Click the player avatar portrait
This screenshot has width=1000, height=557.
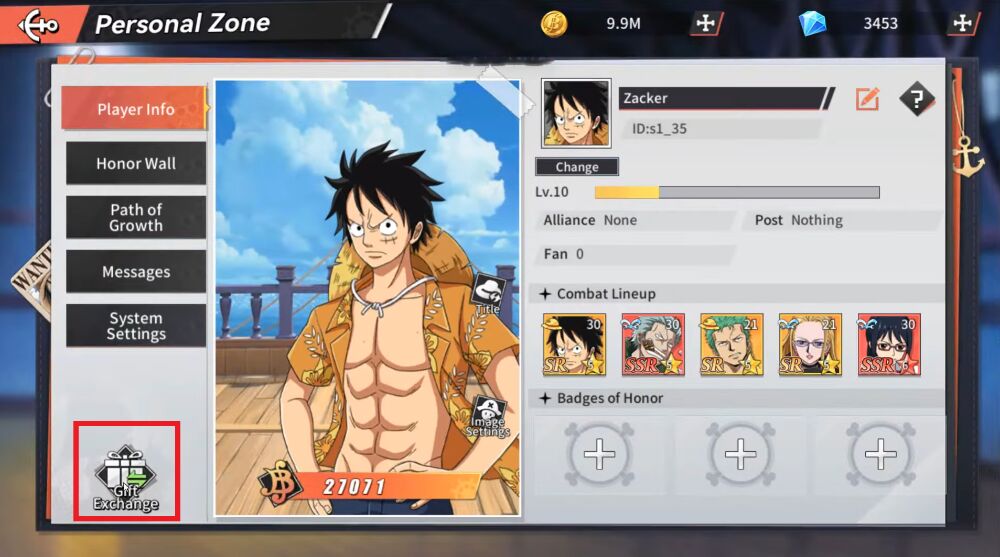click(576, 113)
